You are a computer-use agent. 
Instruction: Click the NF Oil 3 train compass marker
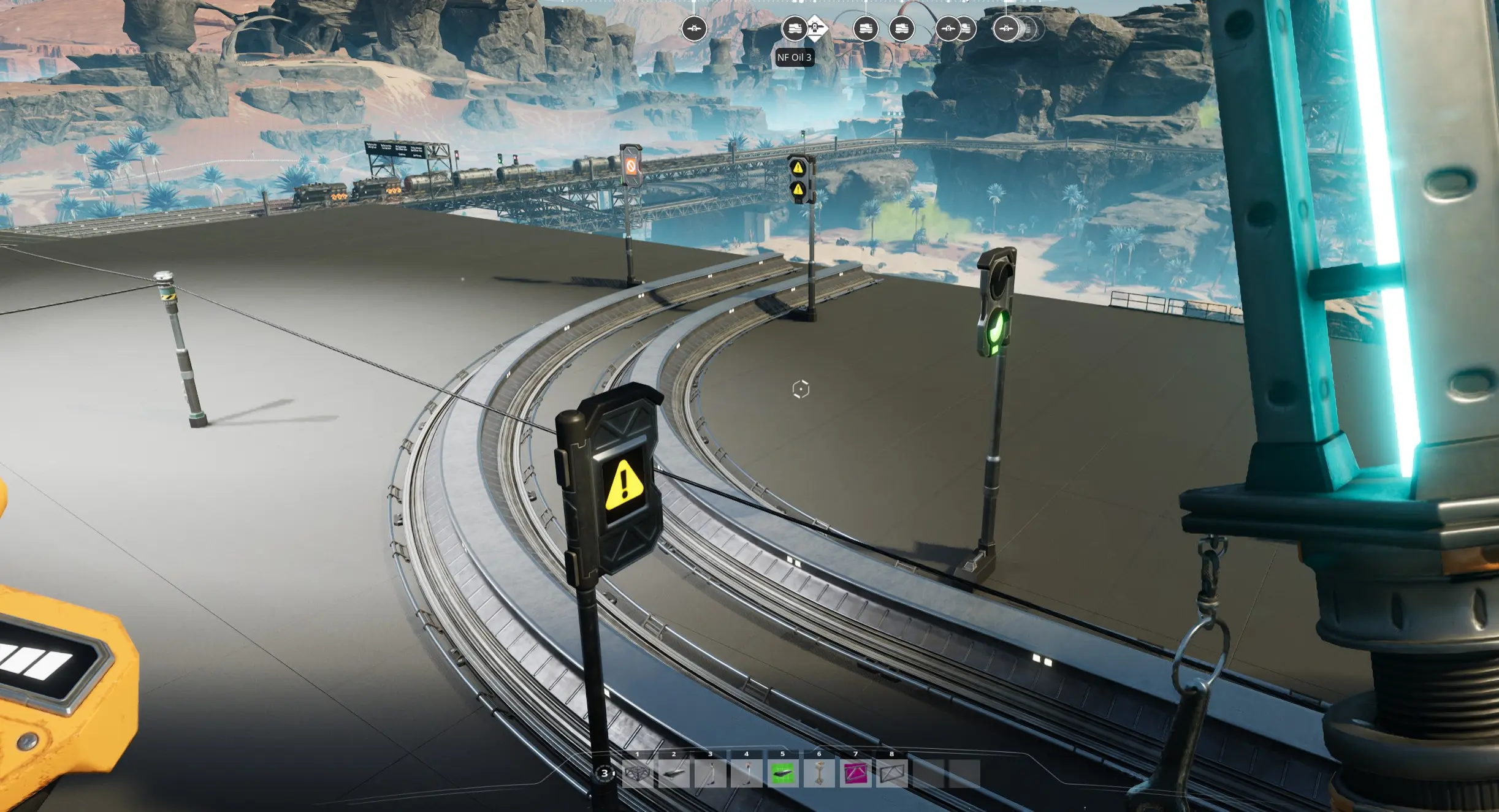click(x=794, y=29)
